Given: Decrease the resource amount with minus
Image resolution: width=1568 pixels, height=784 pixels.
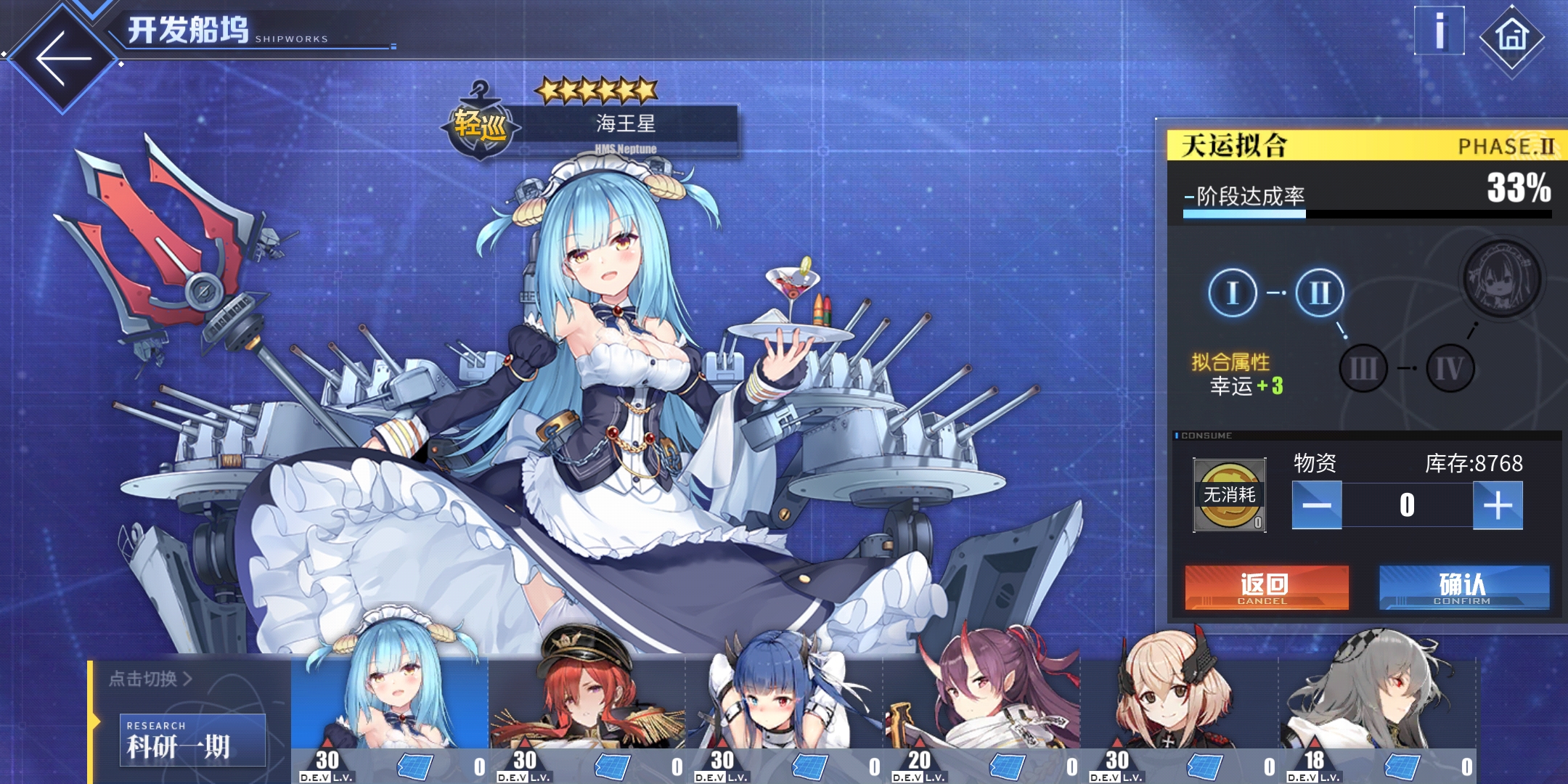Looking at the screenshot, I should click(x=1317, y=505).
